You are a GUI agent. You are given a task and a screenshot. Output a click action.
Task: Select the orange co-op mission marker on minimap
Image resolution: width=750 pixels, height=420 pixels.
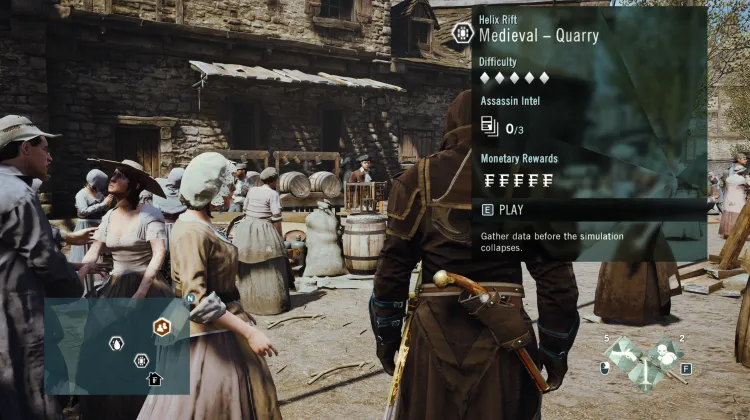point(161,327)
